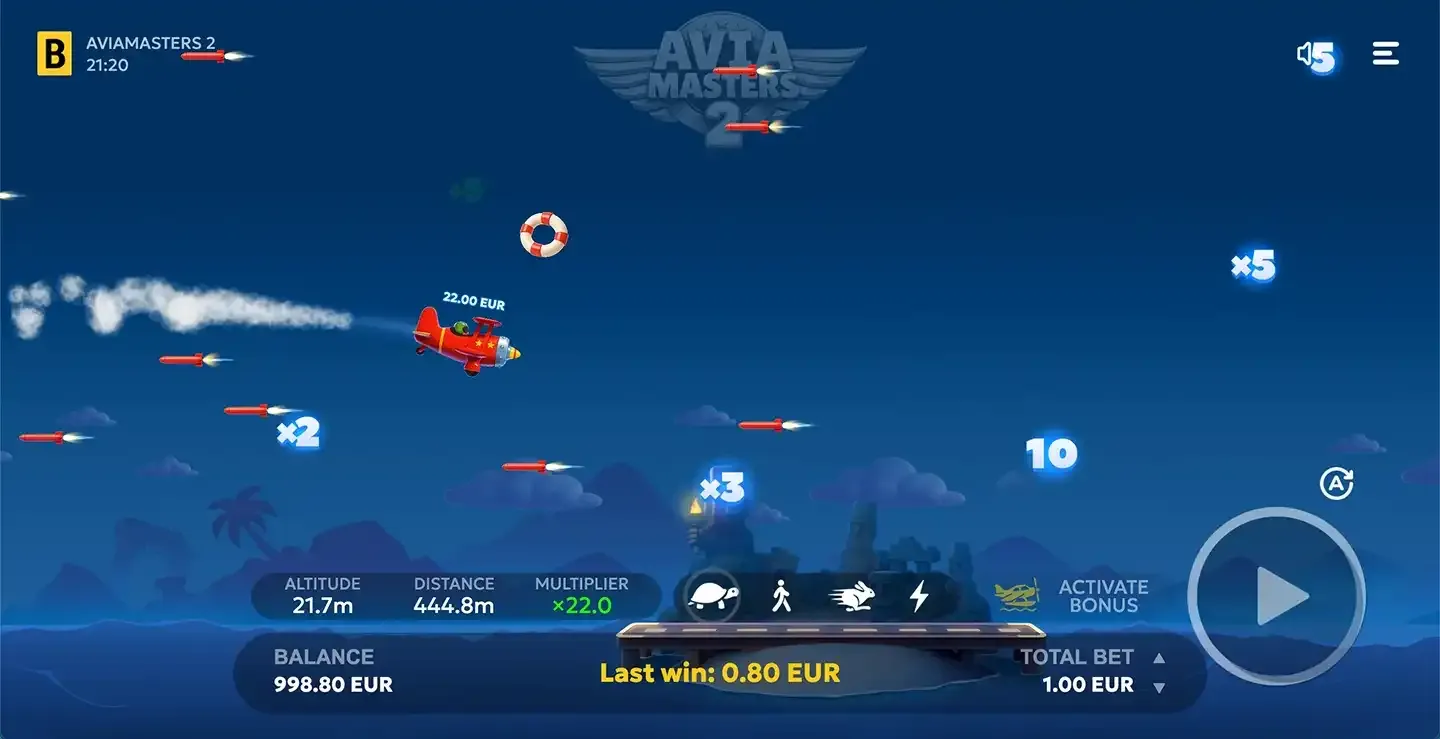Decrease the total bet with down arrow
This screenshot has width=1440, height=739.
[1160, 685]
